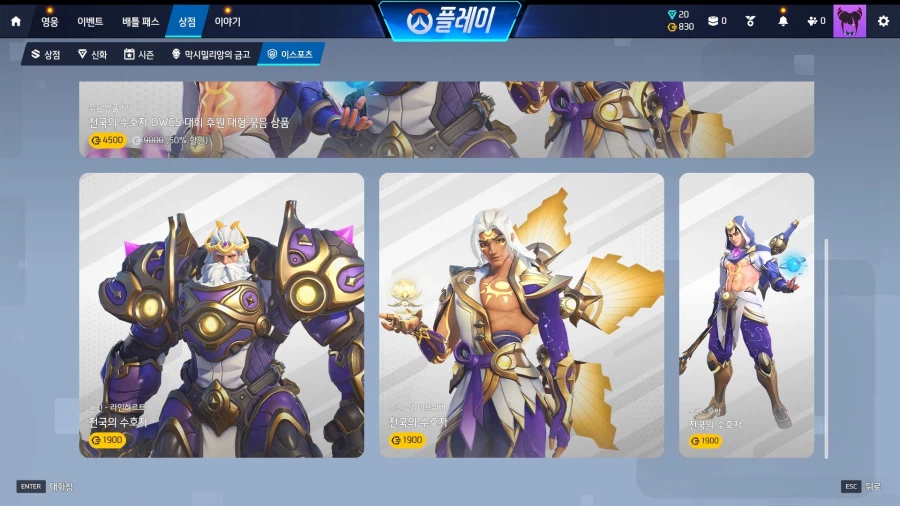The height and width of the screenshot is (506, 900).
Task: Open the hooded staff hero skin card
Action: coord(746,315)
